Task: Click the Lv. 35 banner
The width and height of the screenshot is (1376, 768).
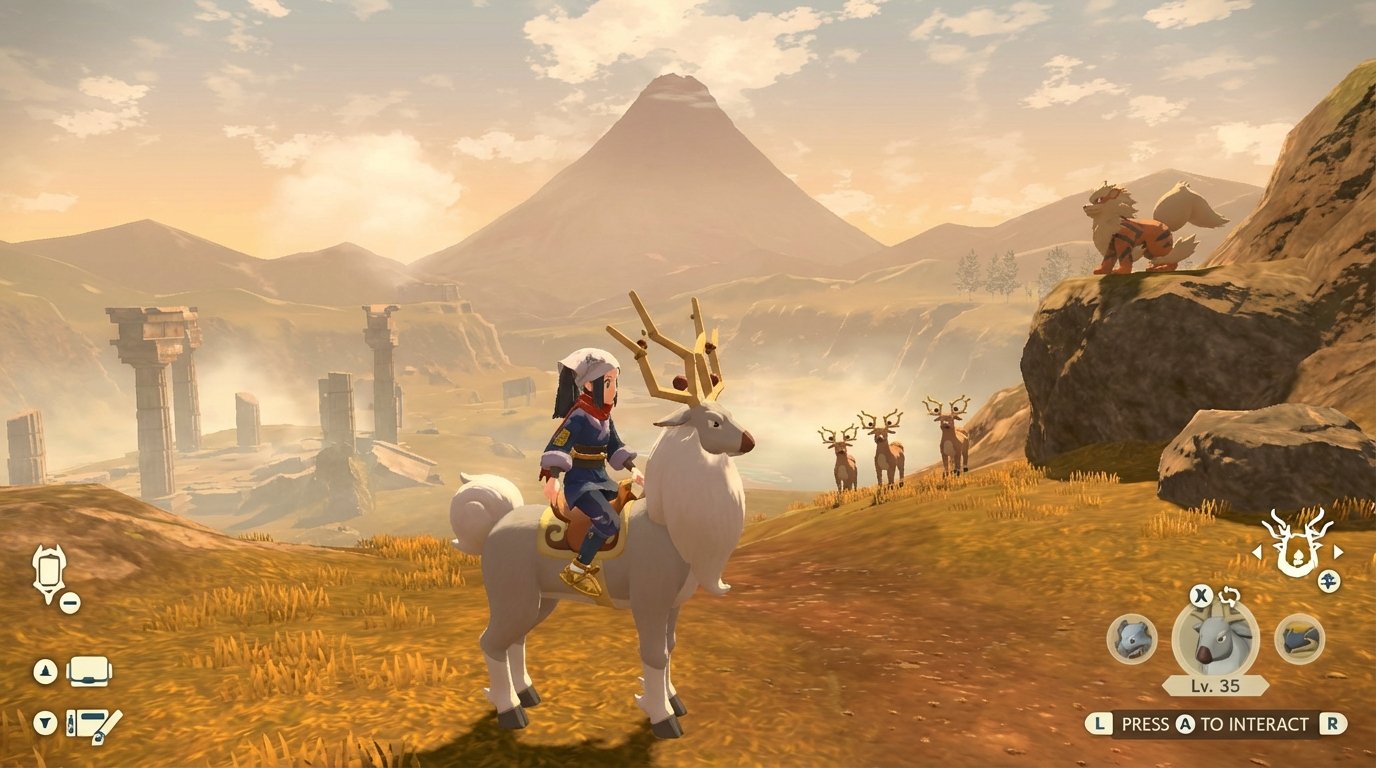Action: click(1213, 685)
